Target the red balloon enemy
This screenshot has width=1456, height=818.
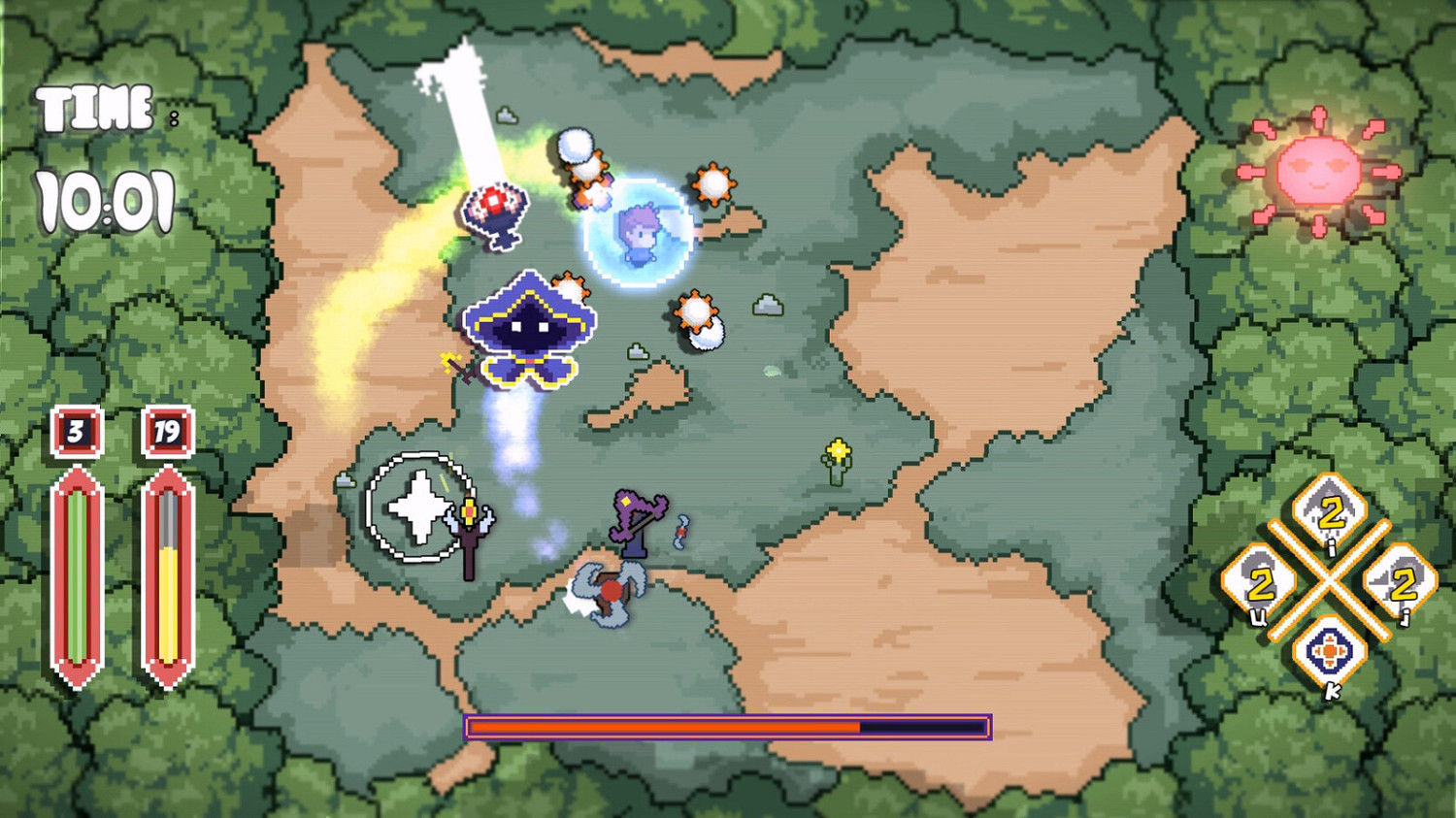(x=495, y=207)
